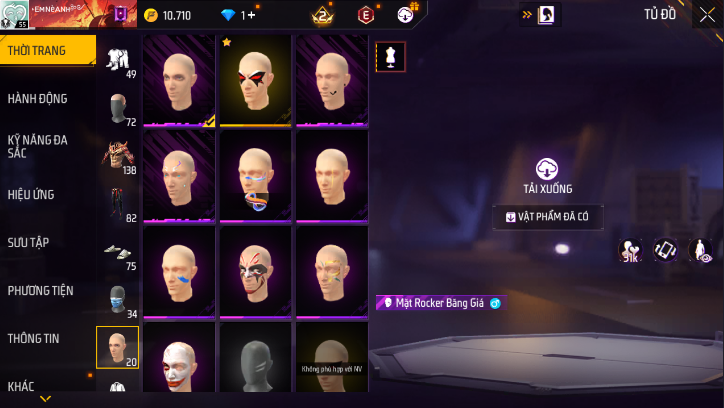Select the red and black starred face paint
Screen dimensions: 724x408
pos(255,80)
